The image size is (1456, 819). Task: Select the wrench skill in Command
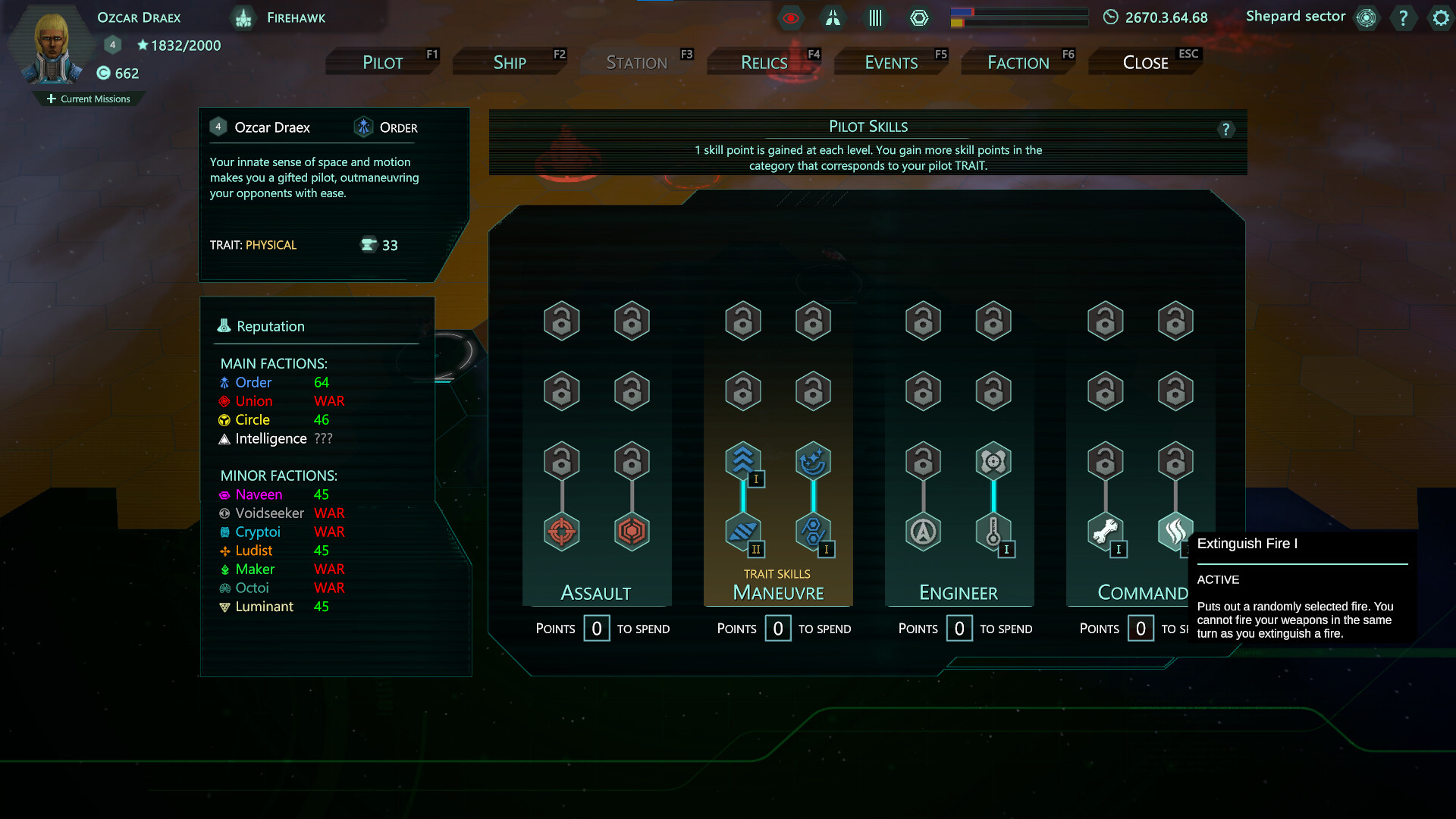pos(1105,531)
